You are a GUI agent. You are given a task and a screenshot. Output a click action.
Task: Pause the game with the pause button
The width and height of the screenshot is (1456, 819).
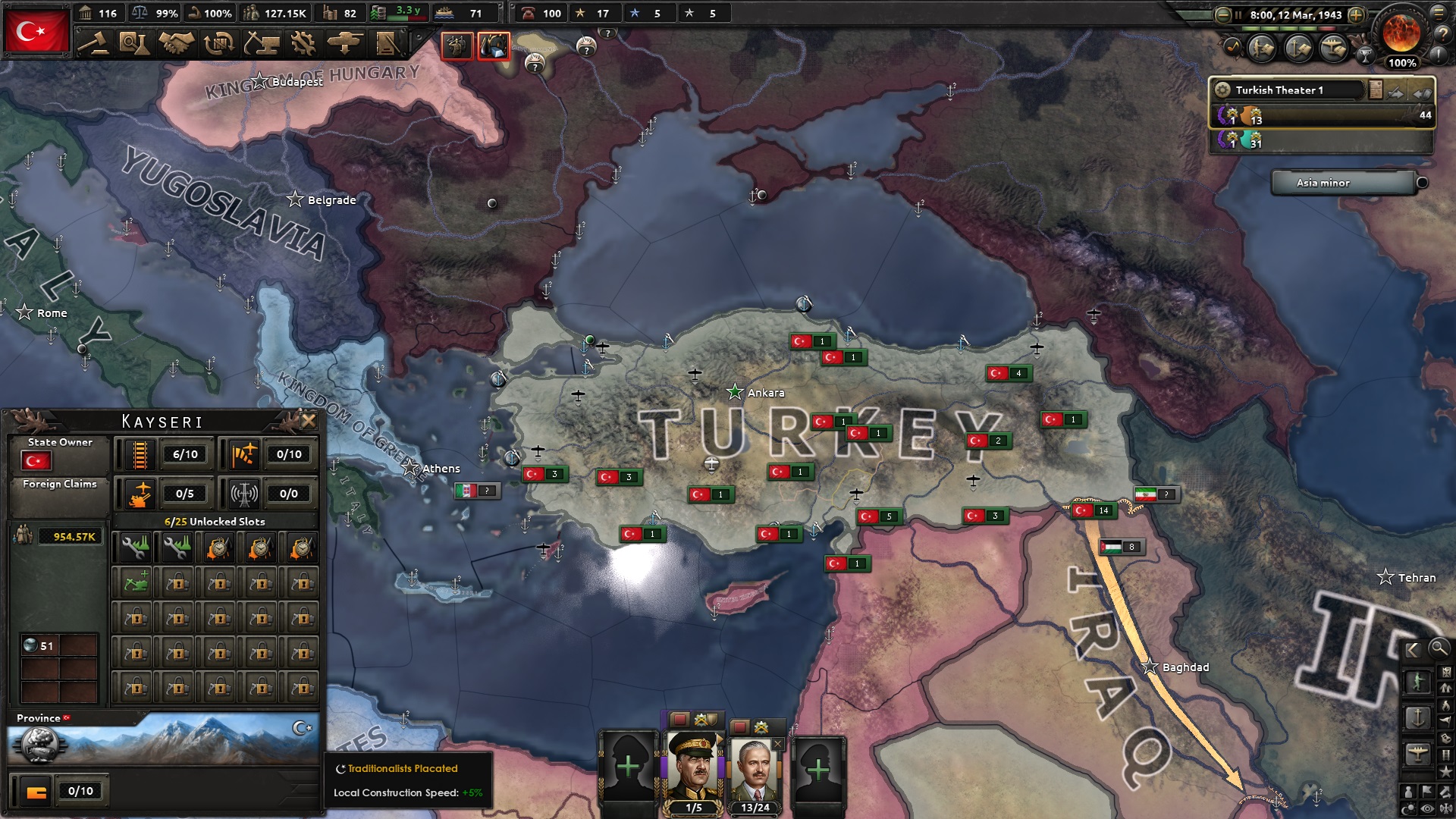click(x=1238, y=15)
